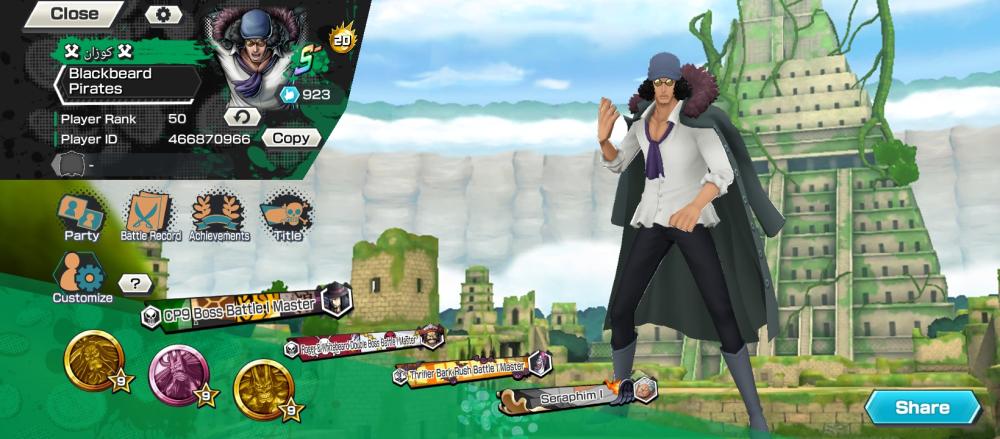The width and height of the screenshot is (1000, 439).
Task: Close the player profile screen
Action: click(x=73, y=14)
